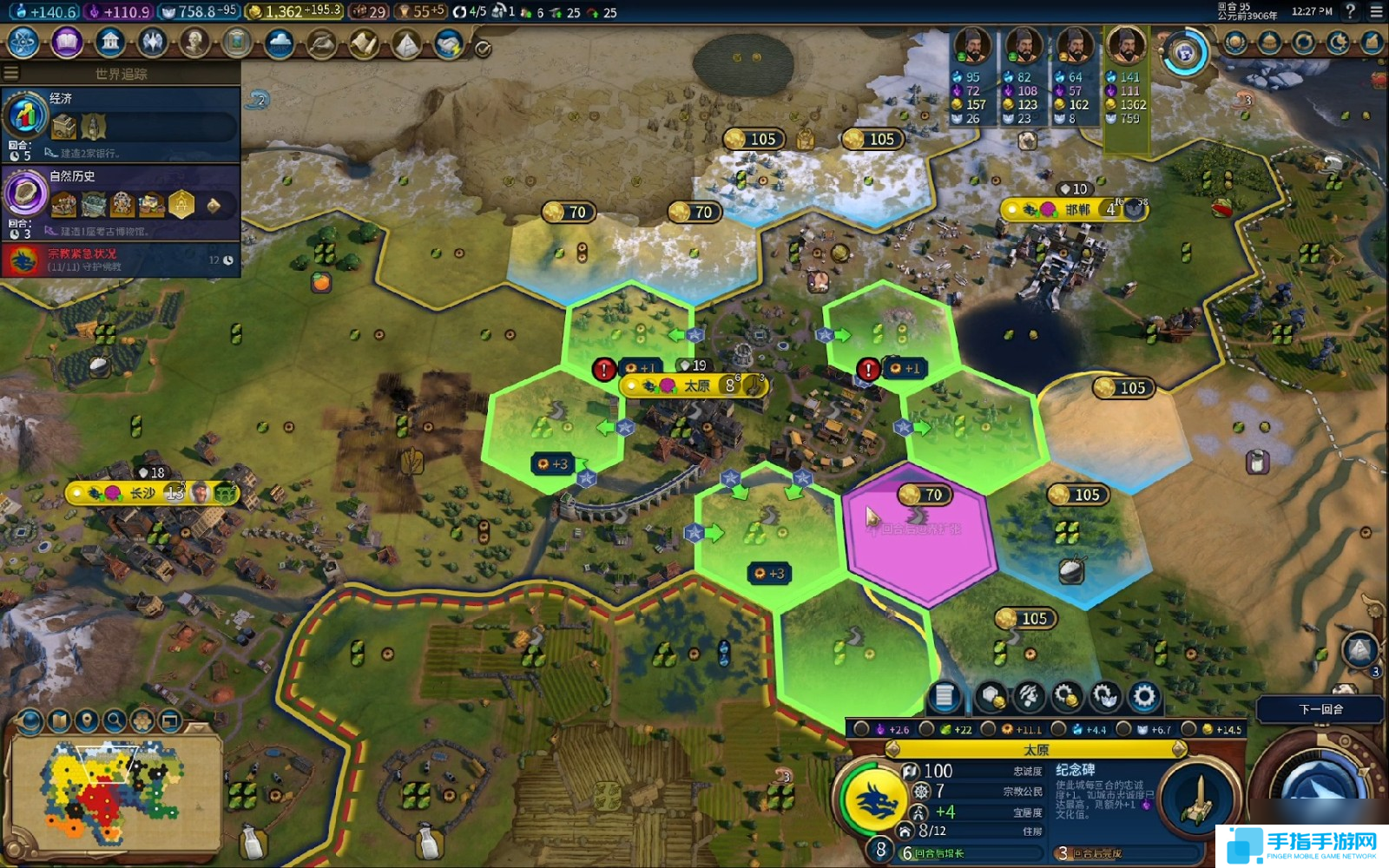Image resolution: width=1389 pixels, height=868 pixels.
Task: End the turn with 下一回合
Action: (x=1320, y=709)
